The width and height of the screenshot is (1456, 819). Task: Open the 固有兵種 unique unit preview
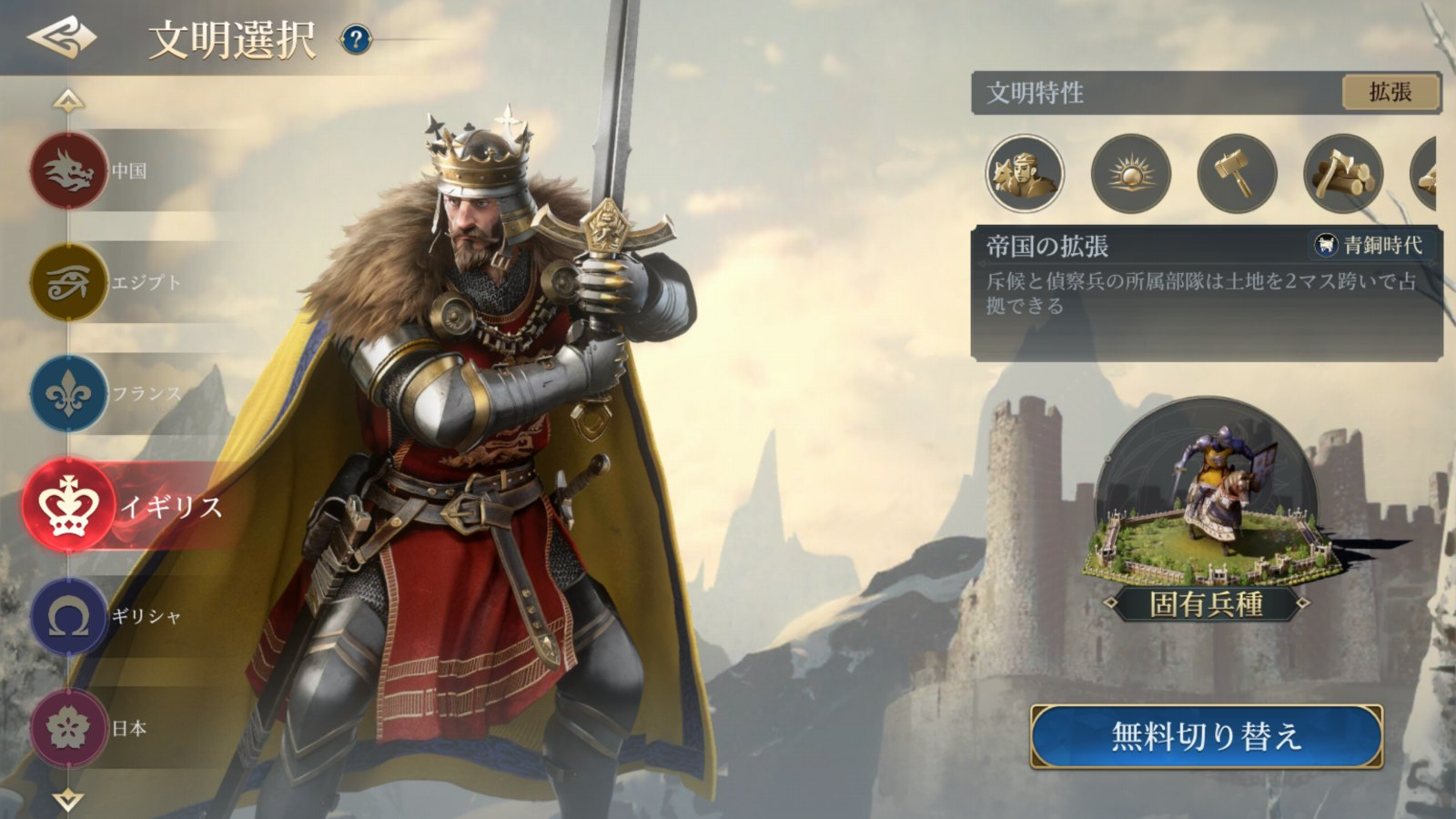click(1206, 510)
